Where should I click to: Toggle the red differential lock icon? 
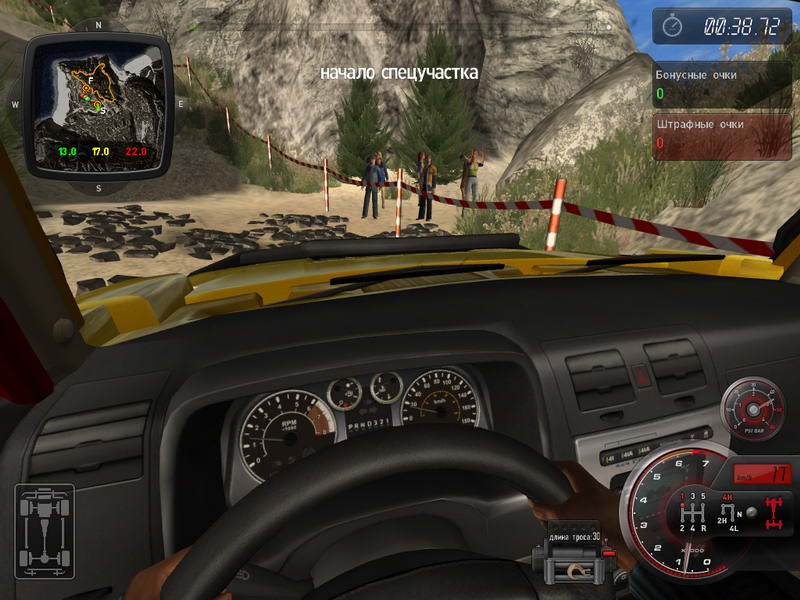pyautogui.click(x=773, y=514)
